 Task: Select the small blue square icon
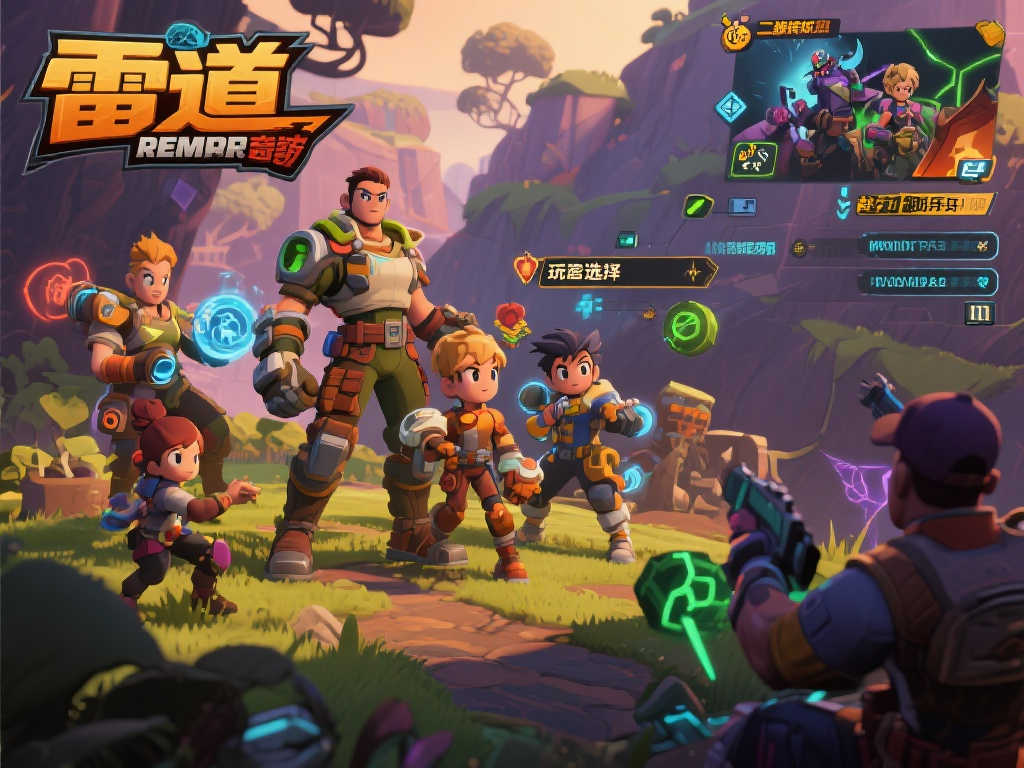[742, 207]
